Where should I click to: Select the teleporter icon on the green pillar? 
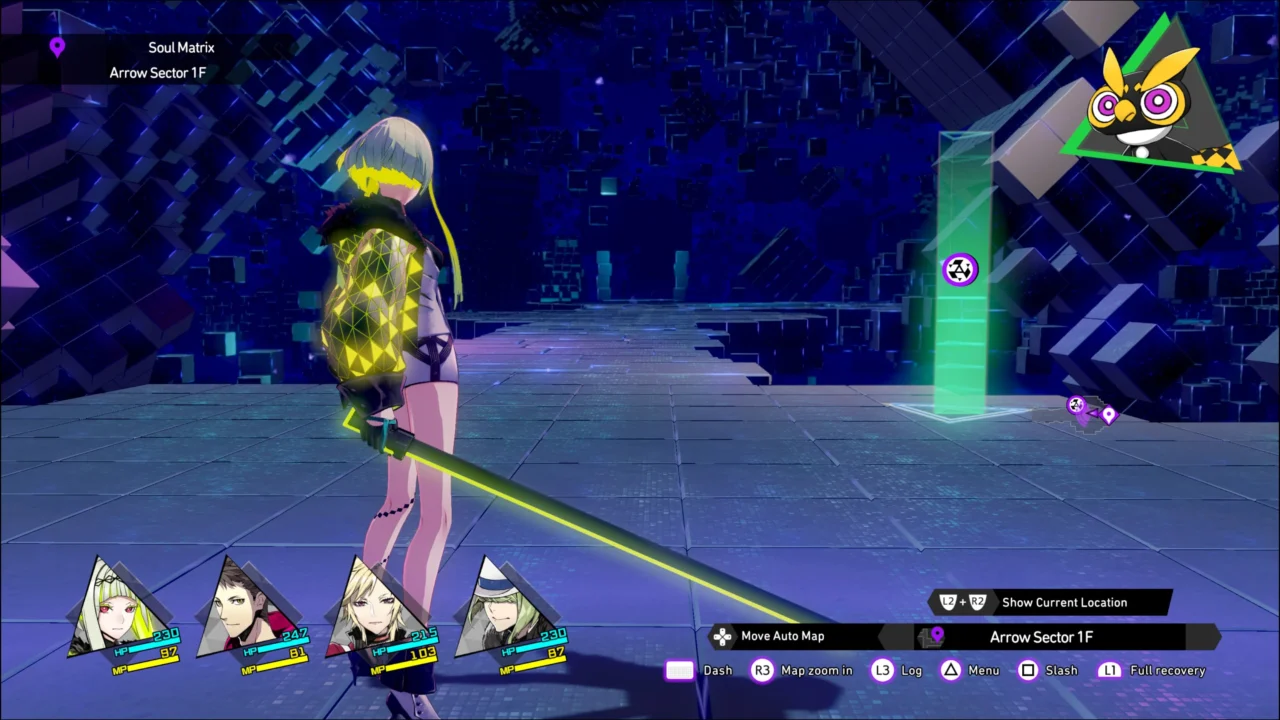(959, 269)
